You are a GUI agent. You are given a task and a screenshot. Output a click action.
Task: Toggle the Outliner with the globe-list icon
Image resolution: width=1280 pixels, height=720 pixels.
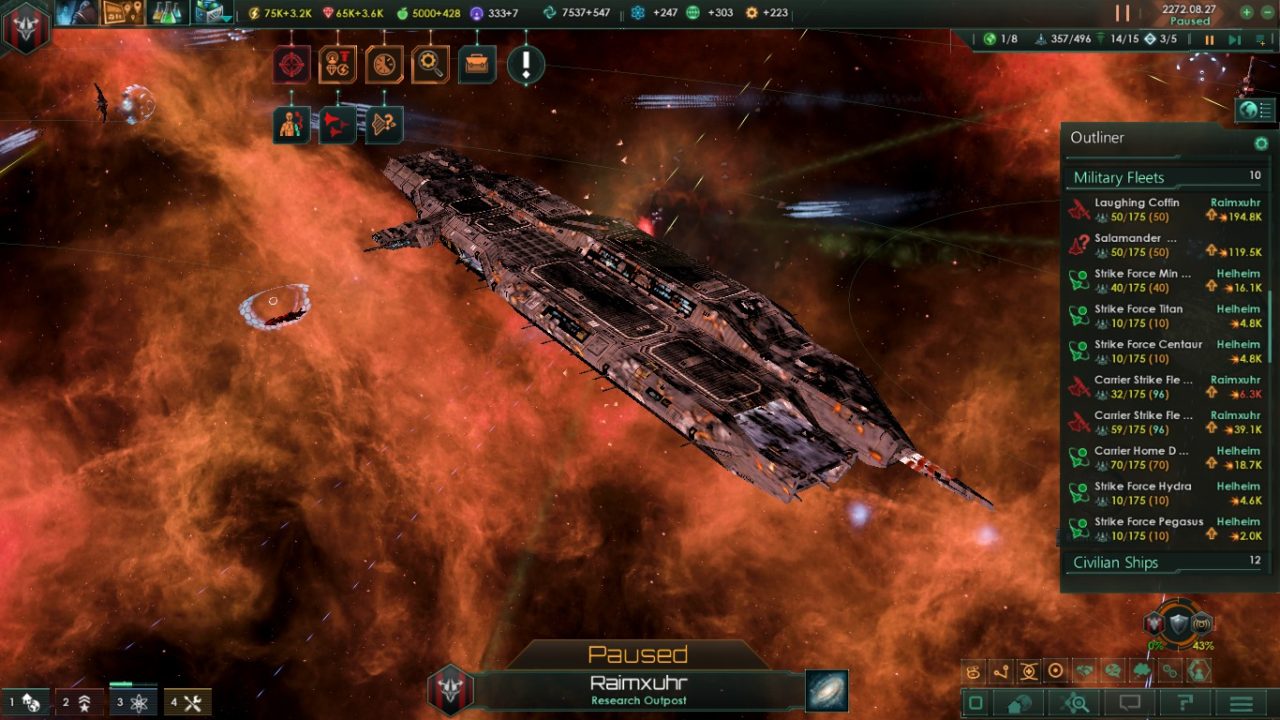(1255, 111)
